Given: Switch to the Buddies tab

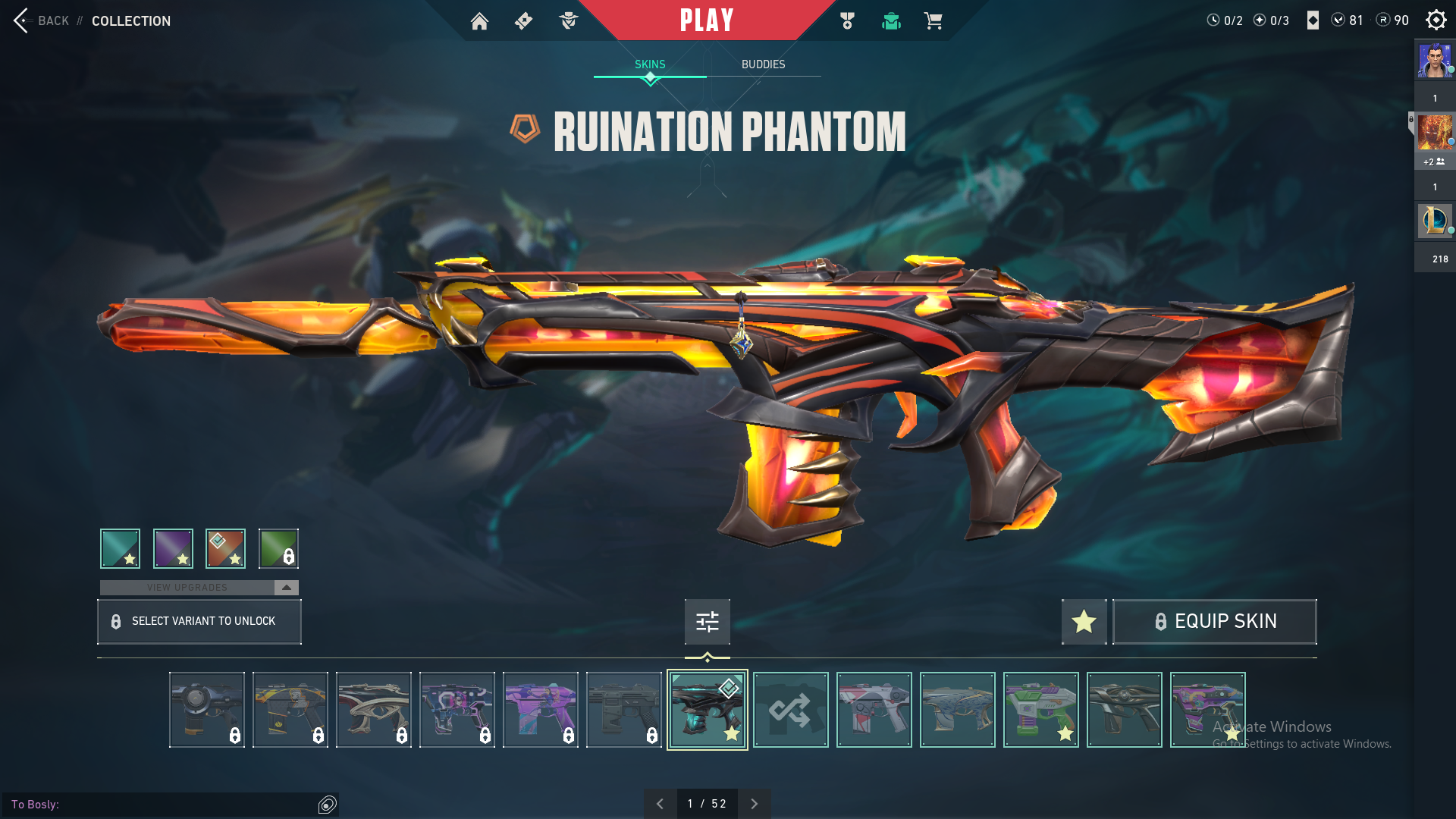Looking at the screenshot, I should tap(763, 64).
